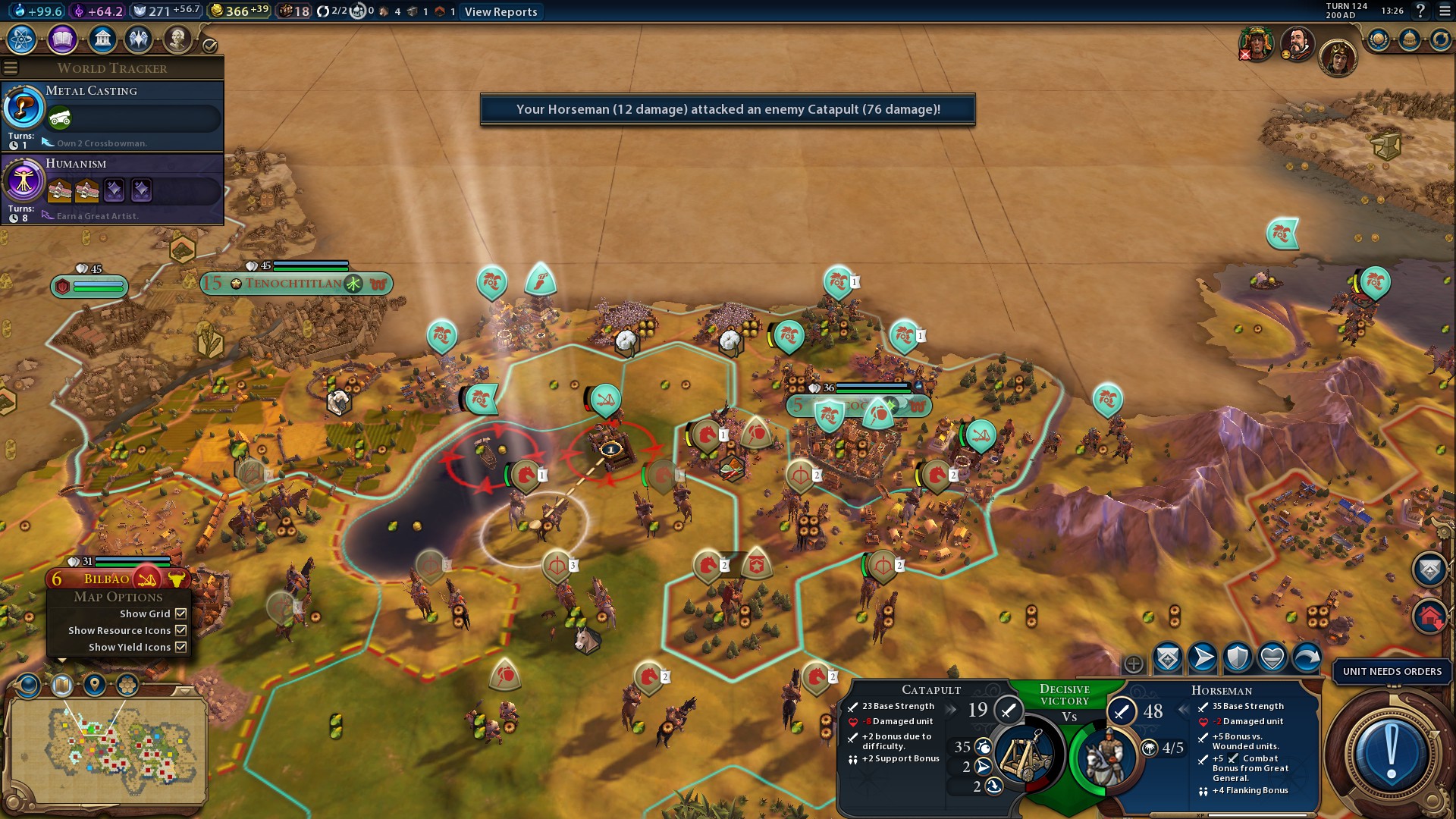
Task: Toggle the Show Resource Icons checkbox
Action: [x=181, y=630]
